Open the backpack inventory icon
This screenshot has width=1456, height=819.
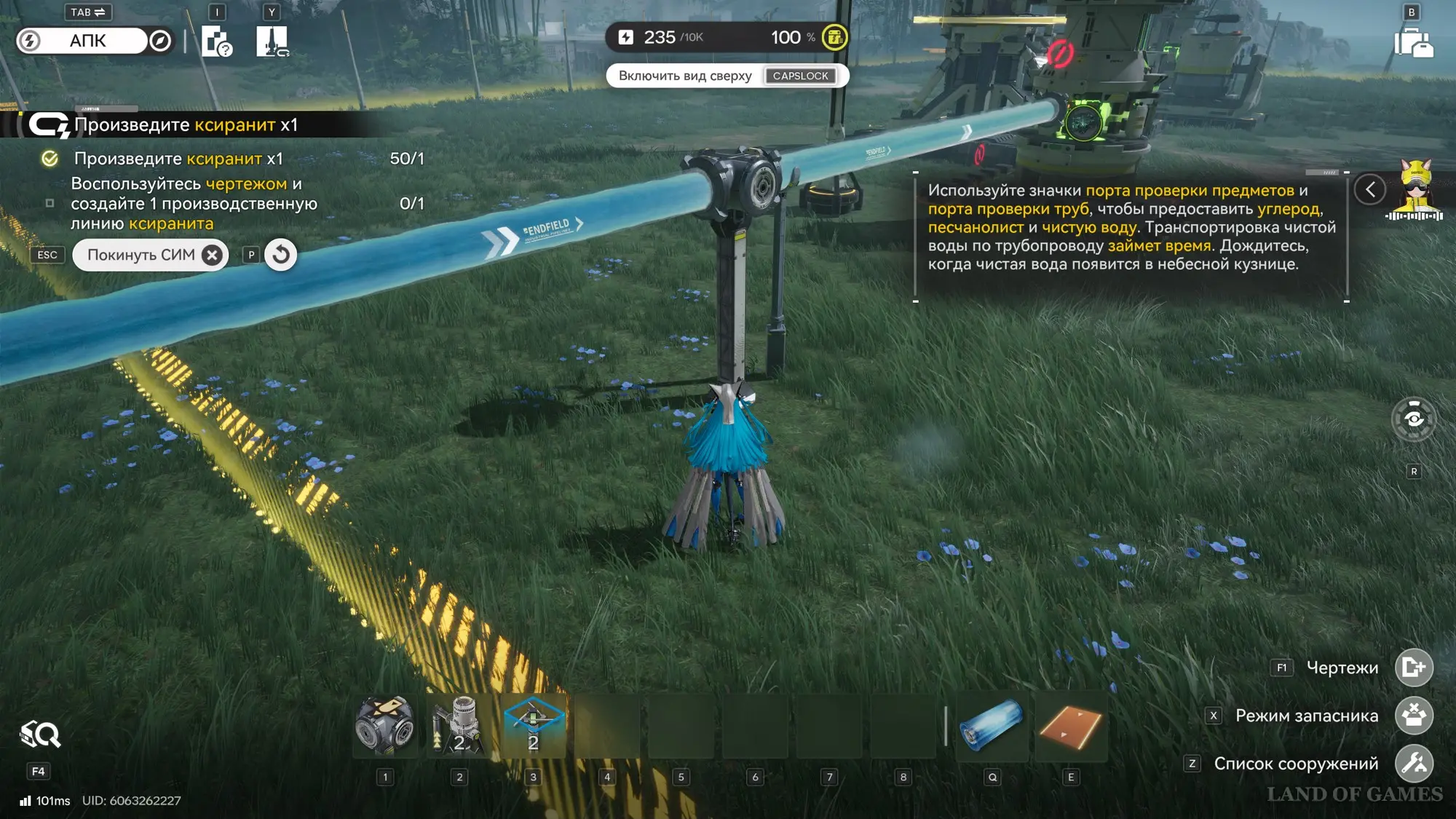pos(1413,42)
